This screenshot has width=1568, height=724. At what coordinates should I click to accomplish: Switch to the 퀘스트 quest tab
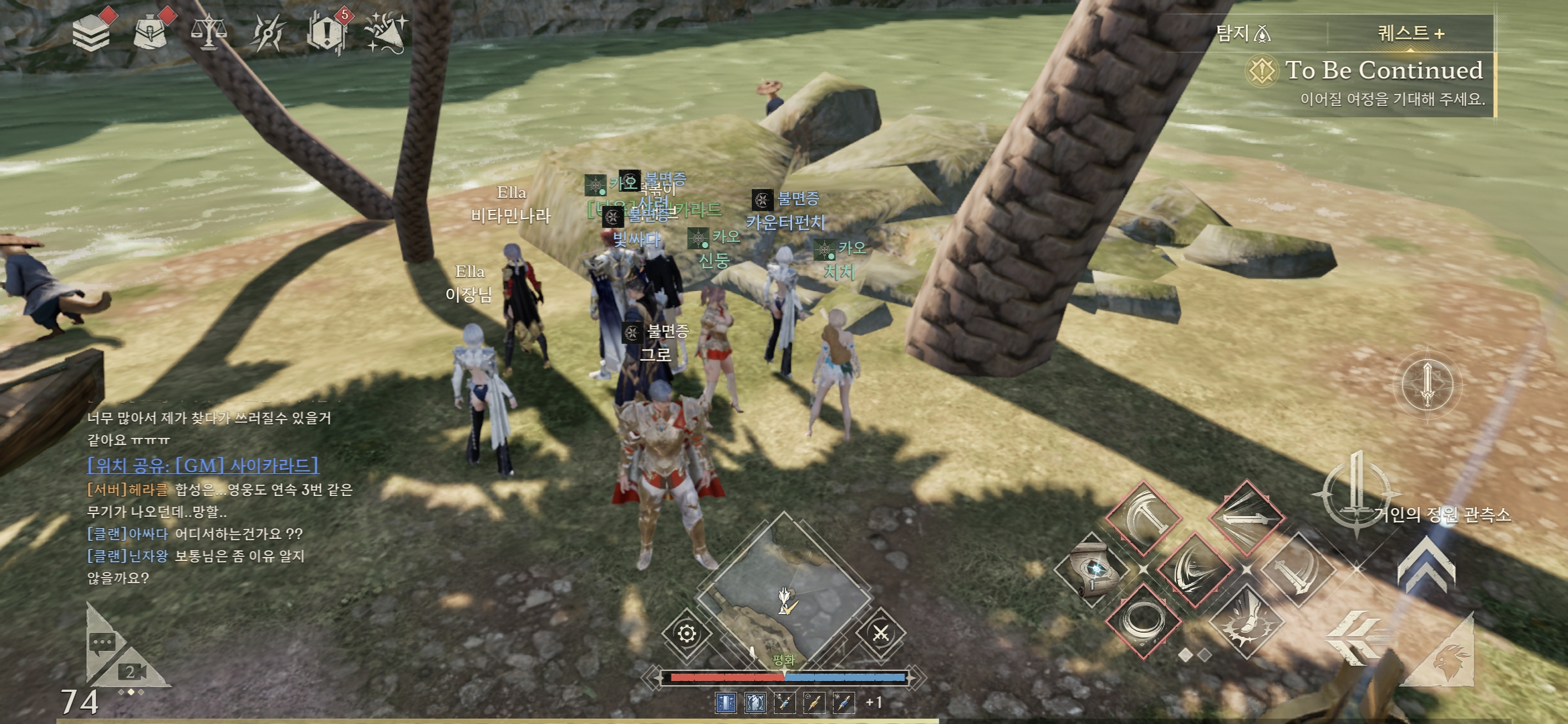click(1411, 33)
